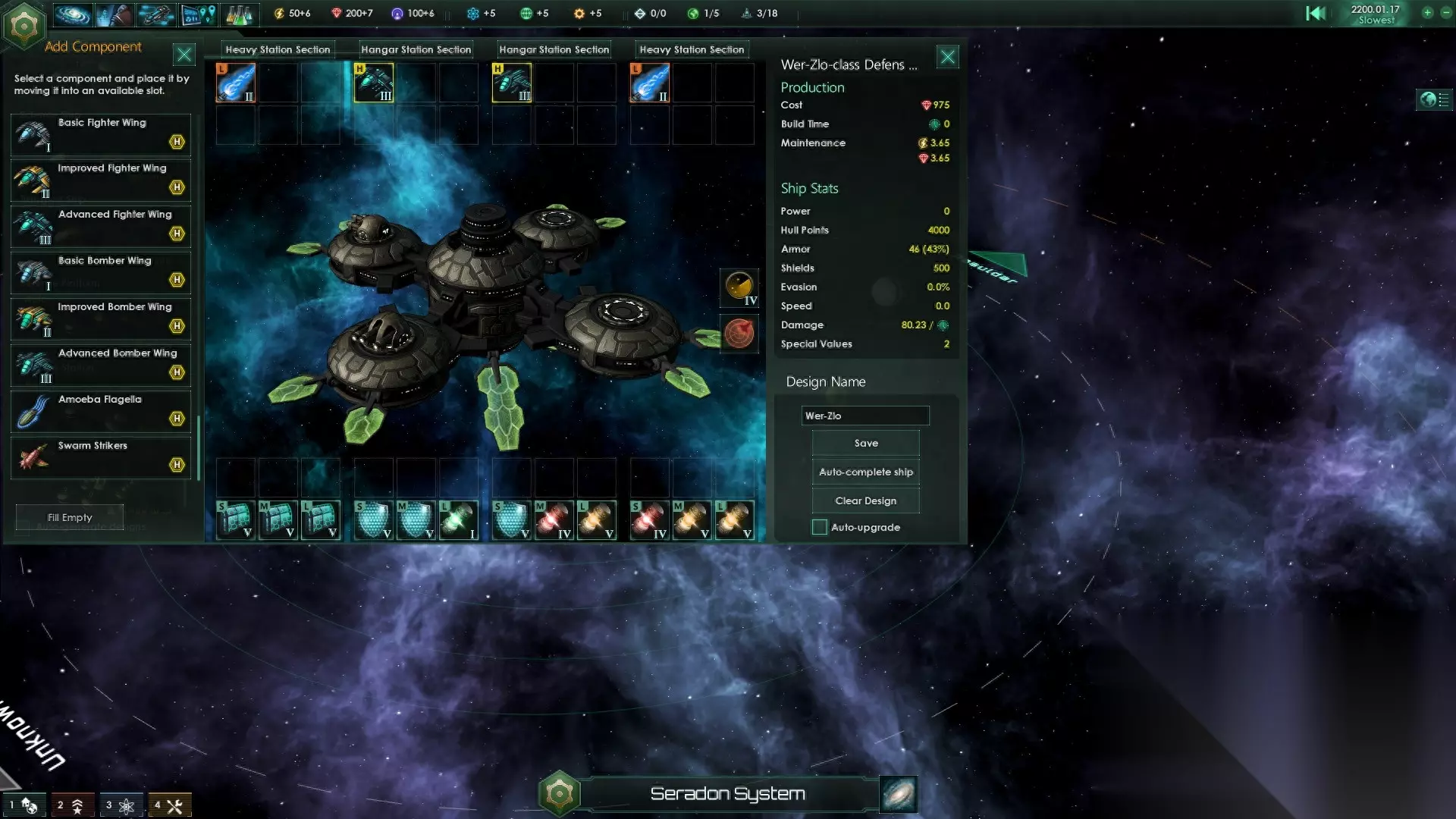
Task: Select the Swarm Strikers component
Action: click(101, 458)
